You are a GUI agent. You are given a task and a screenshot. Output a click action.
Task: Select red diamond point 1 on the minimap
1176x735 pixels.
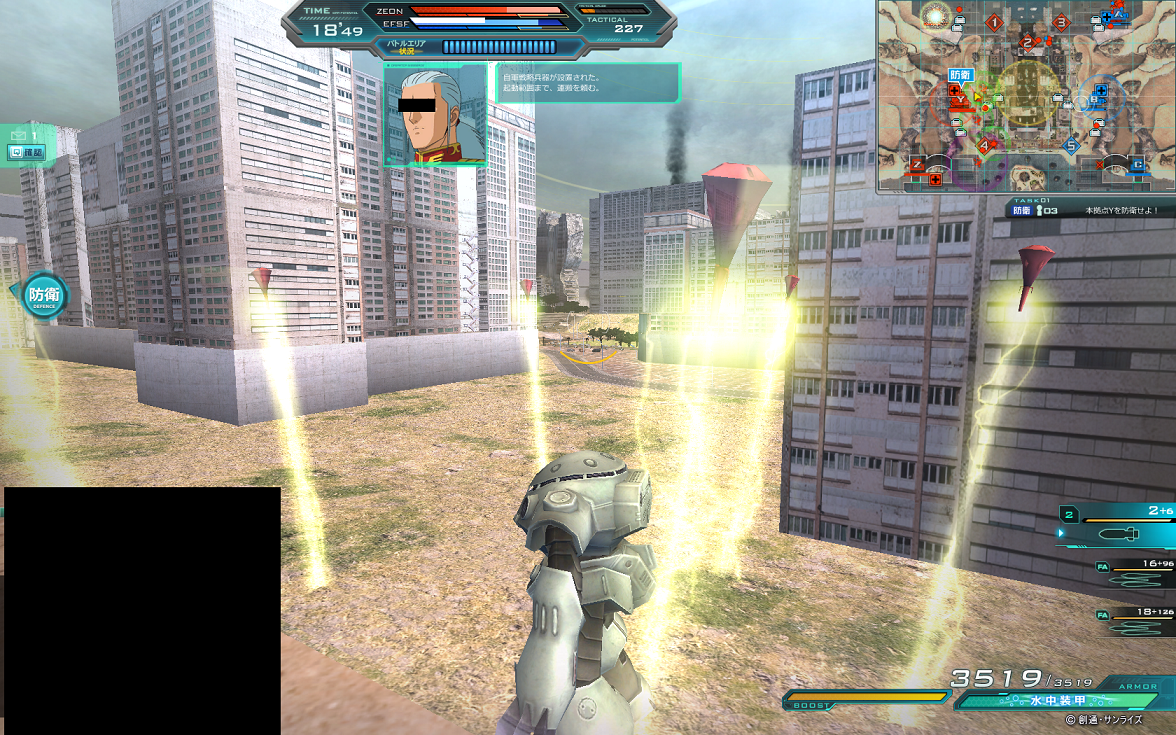click(994, 22)
